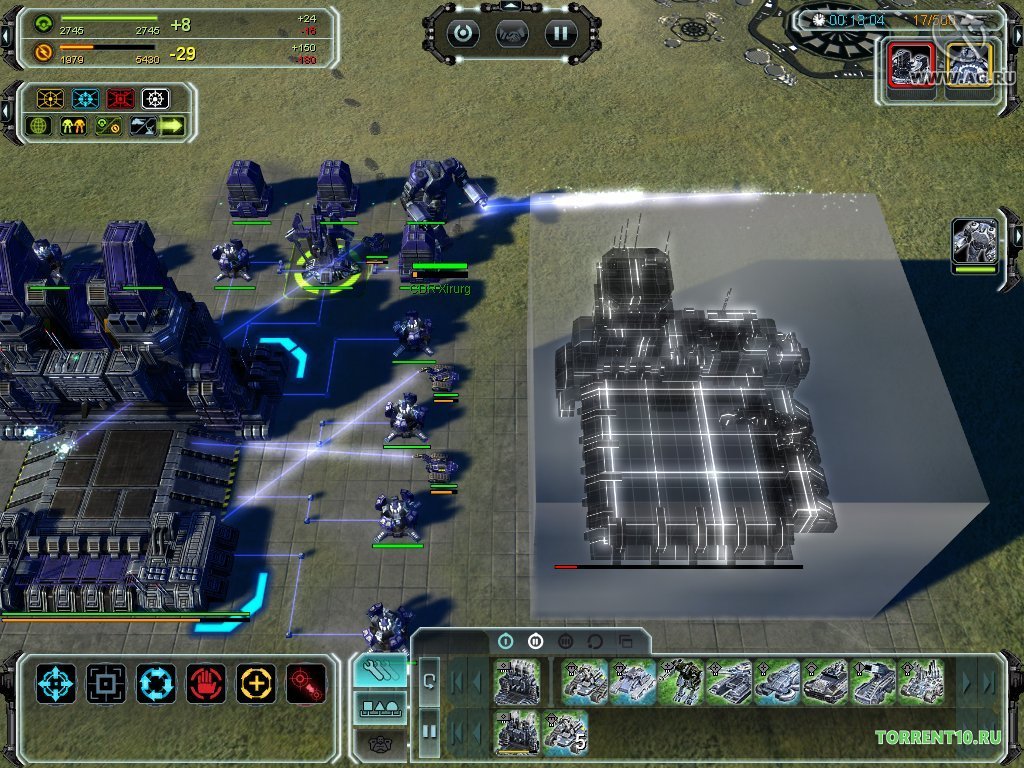Activate the red stop hand command
Viewport: 1024px width, 768px height.
tap(206, 684)
